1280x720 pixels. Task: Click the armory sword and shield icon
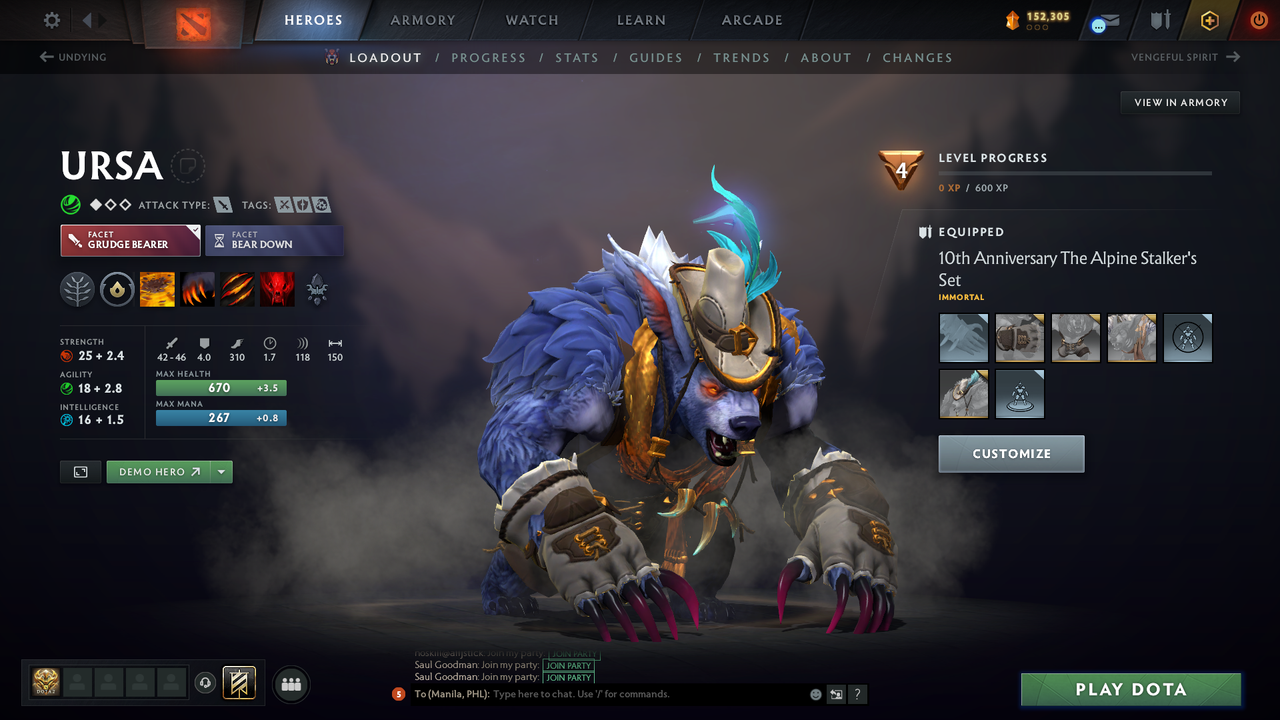pos(1163,20)
